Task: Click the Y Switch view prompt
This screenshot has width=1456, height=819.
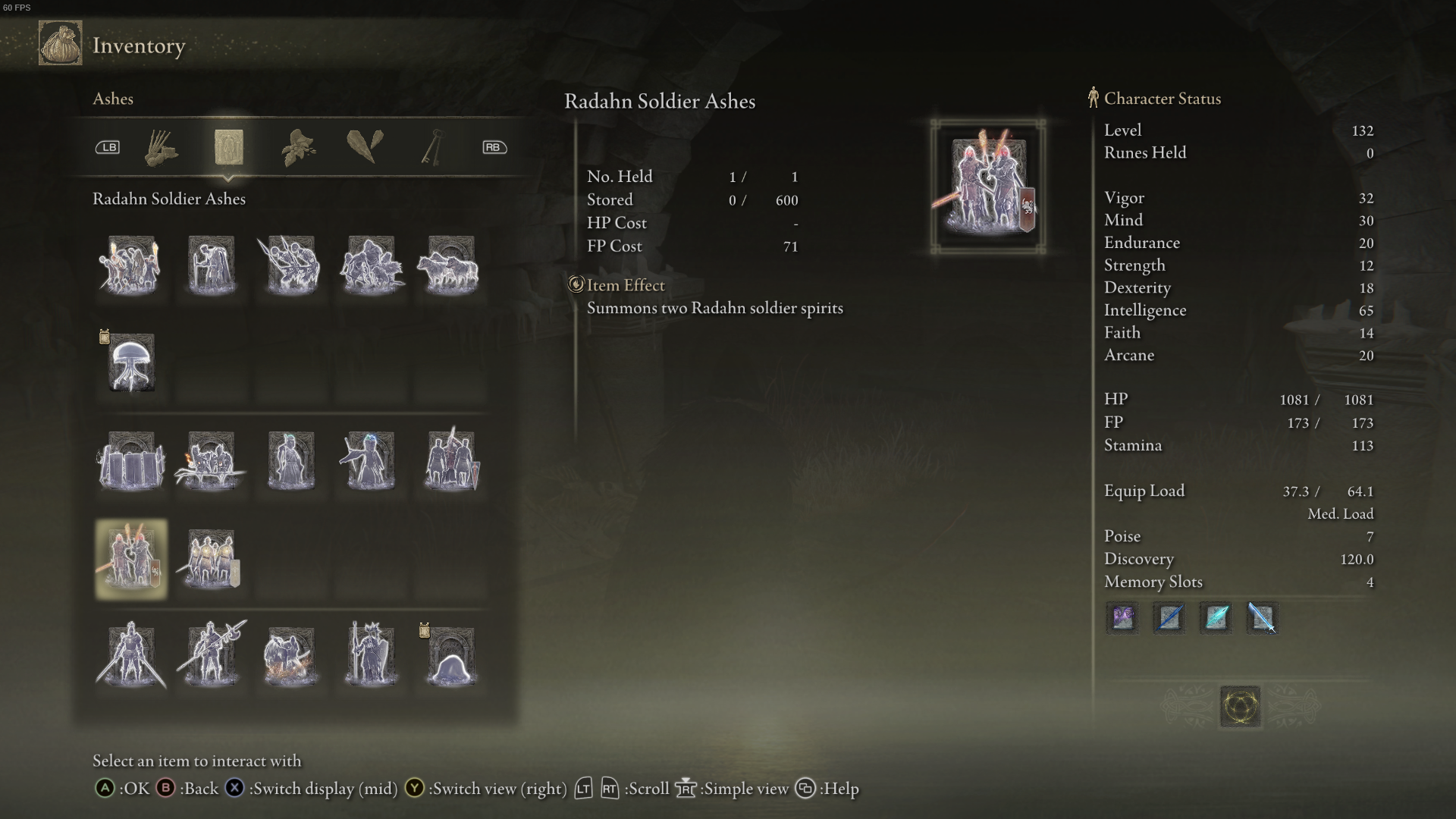Action: pos(414,789)
